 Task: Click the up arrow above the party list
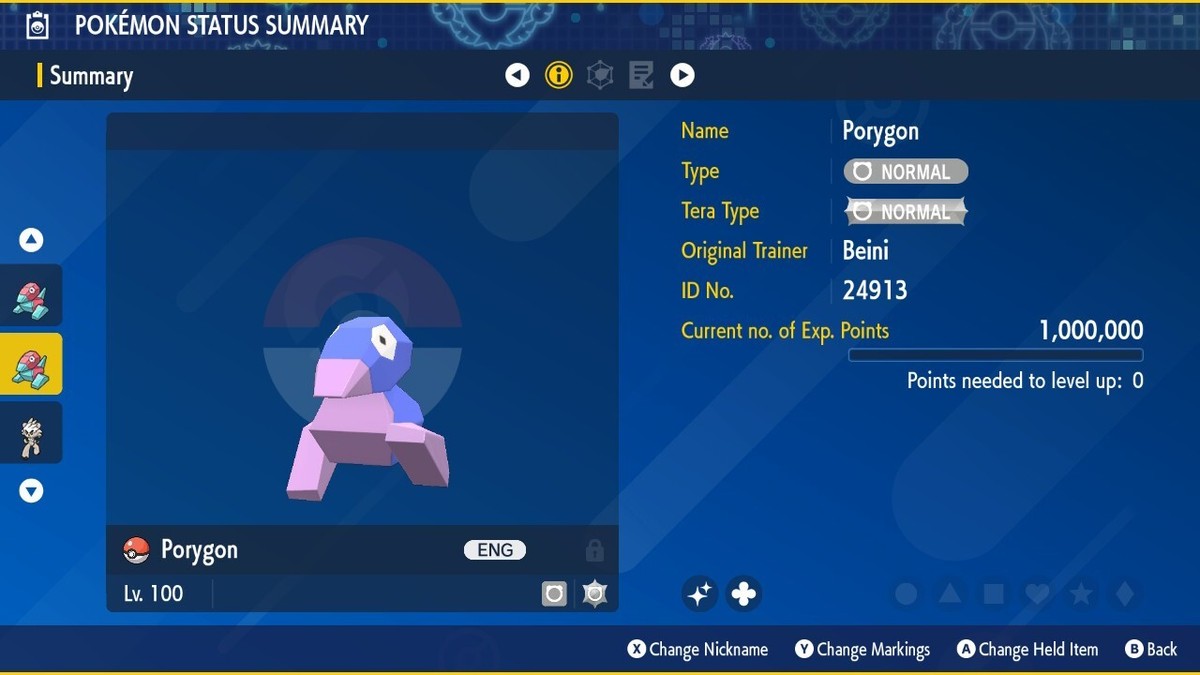pos(31,240)
